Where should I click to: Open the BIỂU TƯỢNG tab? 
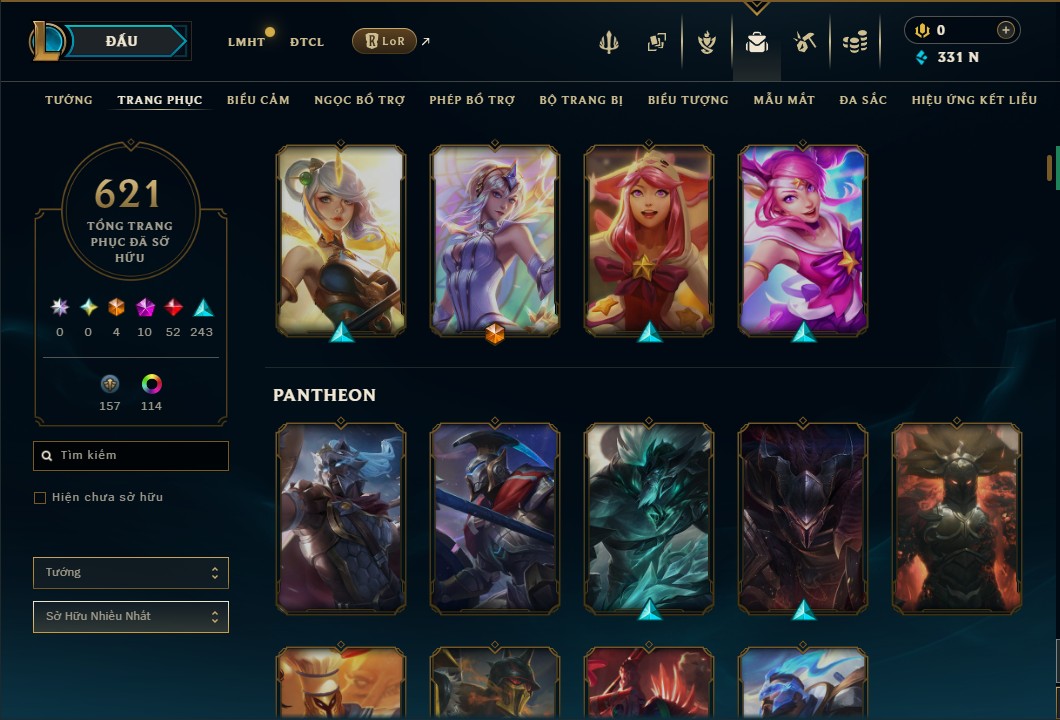[x=688, y=100]
